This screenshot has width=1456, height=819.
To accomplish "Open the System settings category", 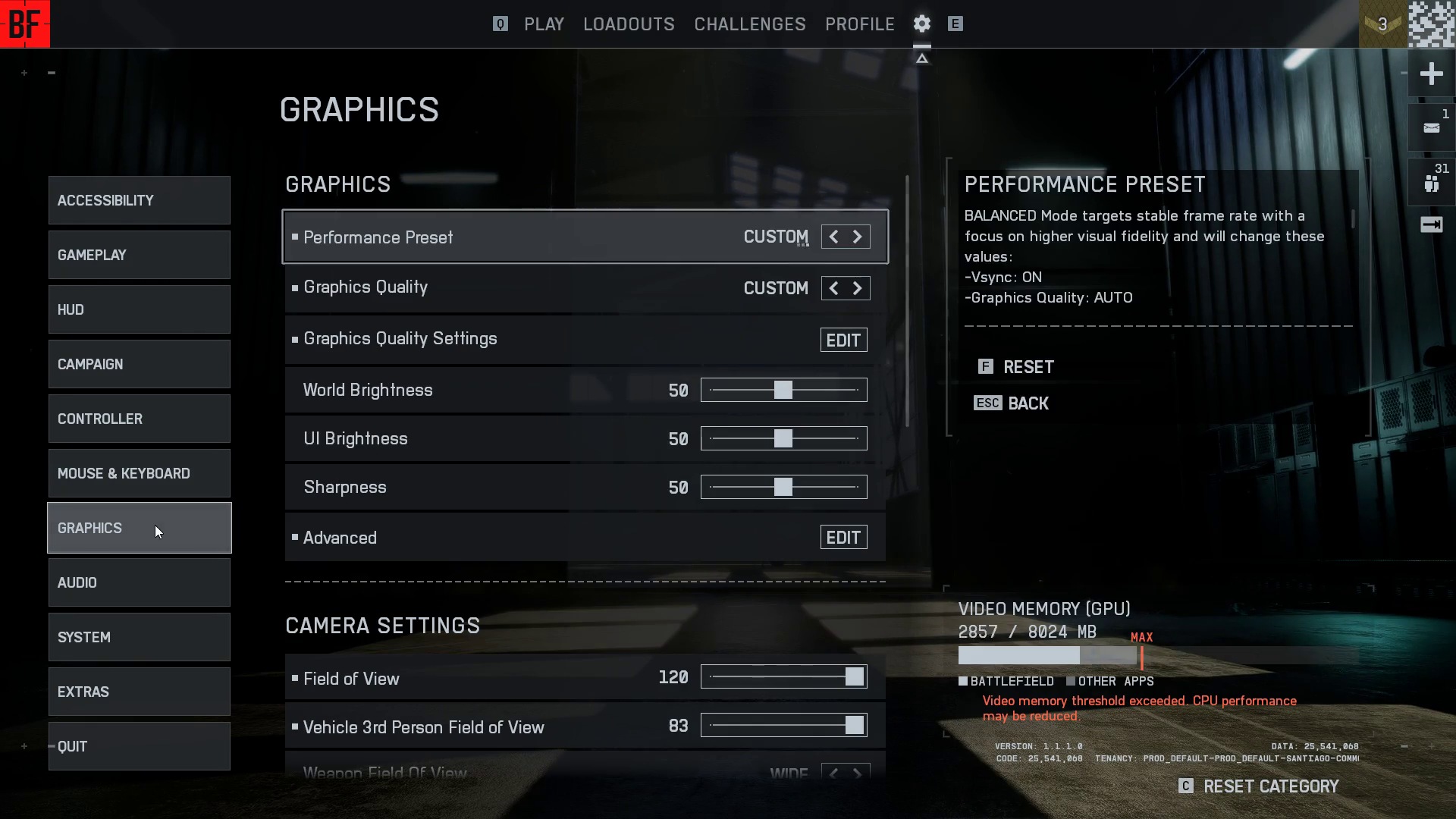I will pos(139,637).
